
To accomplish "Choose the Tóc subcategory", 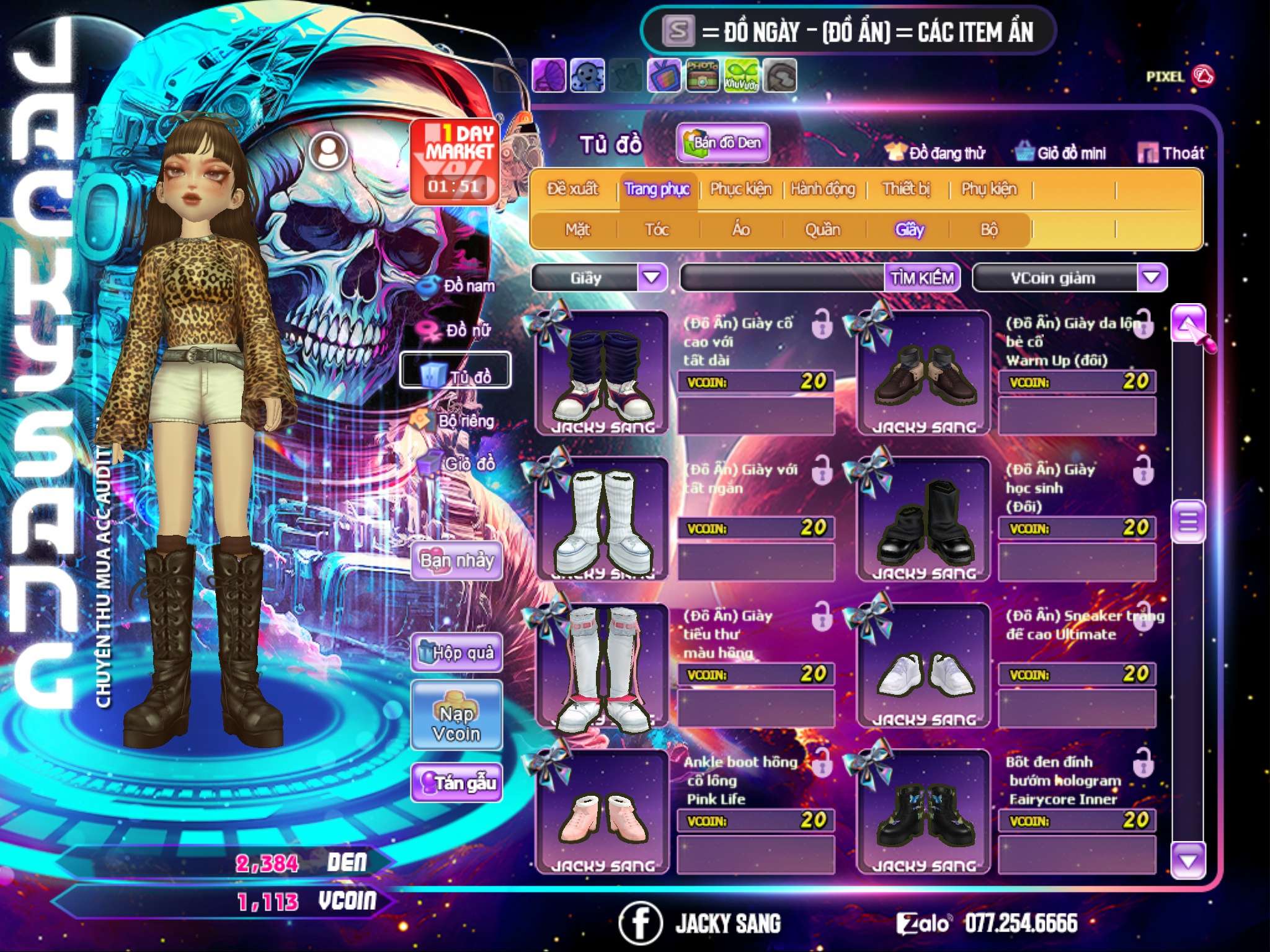I will tap(657, 230).
